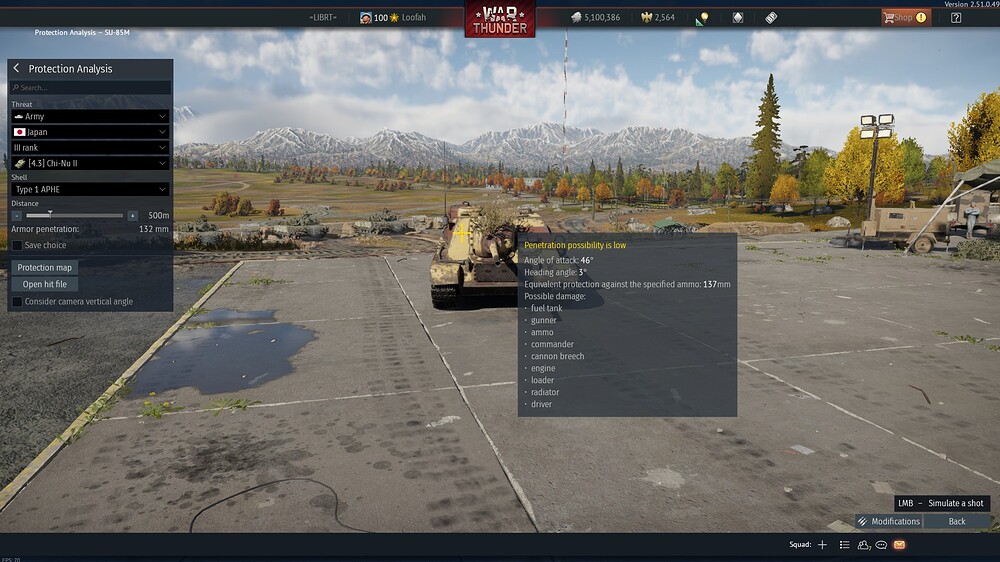1000x562 pixels.
Task: Open the Army threat type dropdown
Action: point(90,117)
